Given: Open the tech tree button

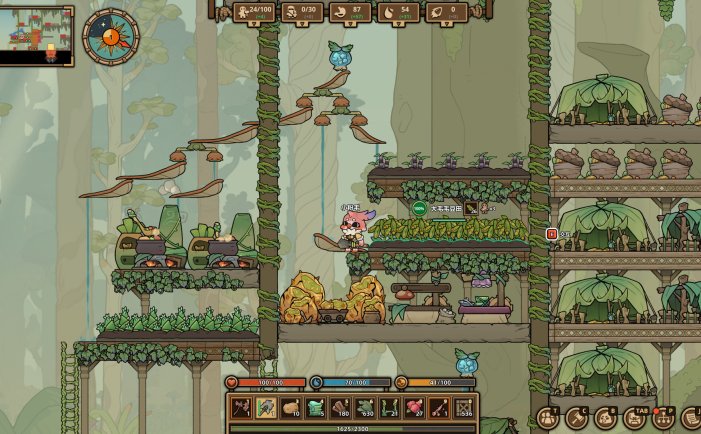Looking at the screenshot, I should click(663, 418).
